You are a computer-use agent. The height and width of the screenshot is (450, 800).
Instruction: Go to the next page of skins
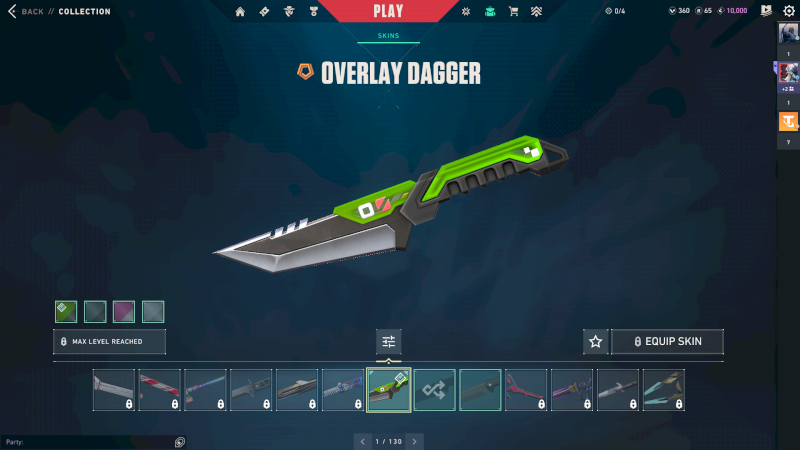pos(415,441)
